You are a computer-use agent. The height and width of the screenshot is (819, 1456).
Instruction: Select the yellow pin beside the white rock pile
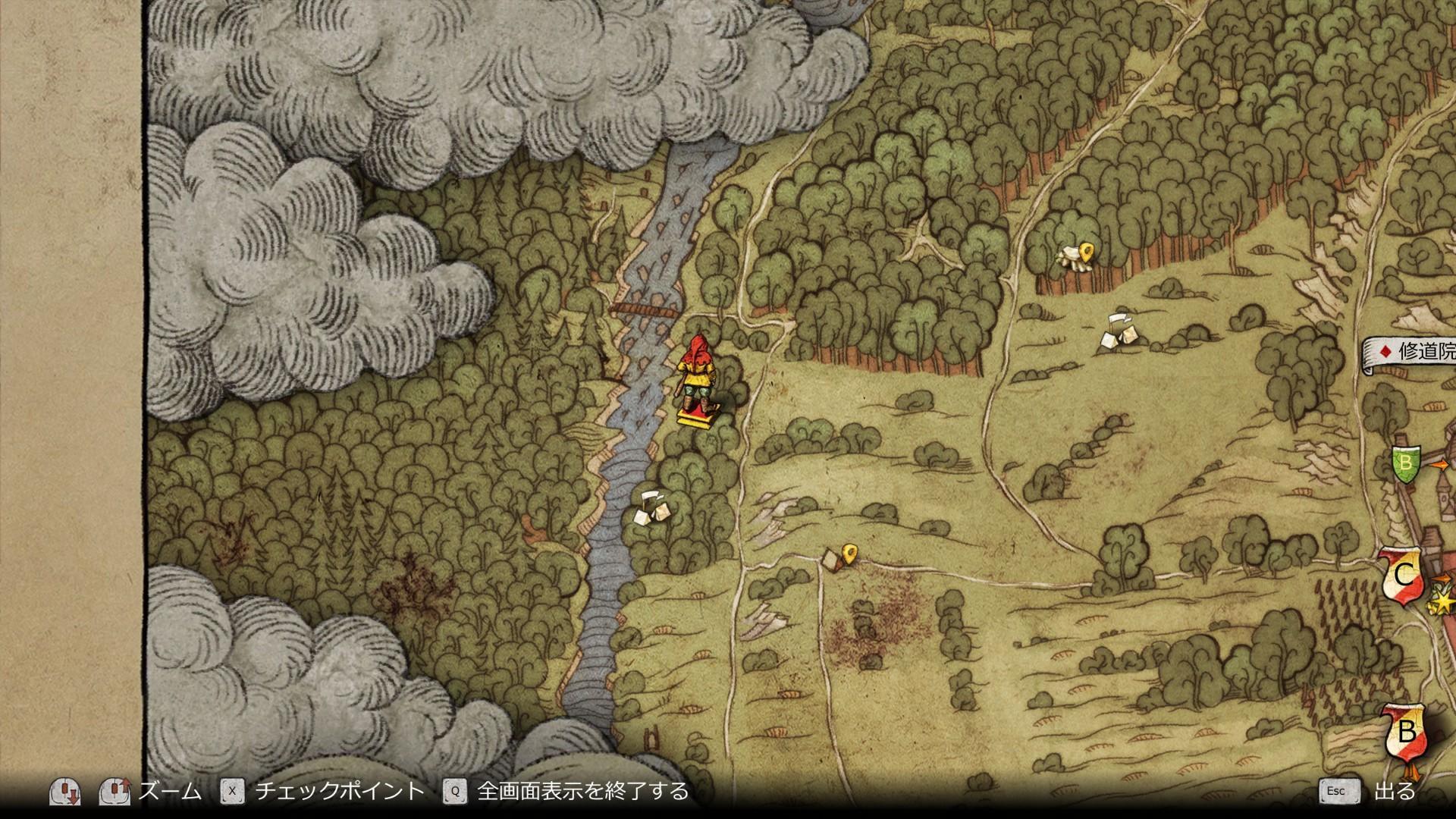(1087, 252)
